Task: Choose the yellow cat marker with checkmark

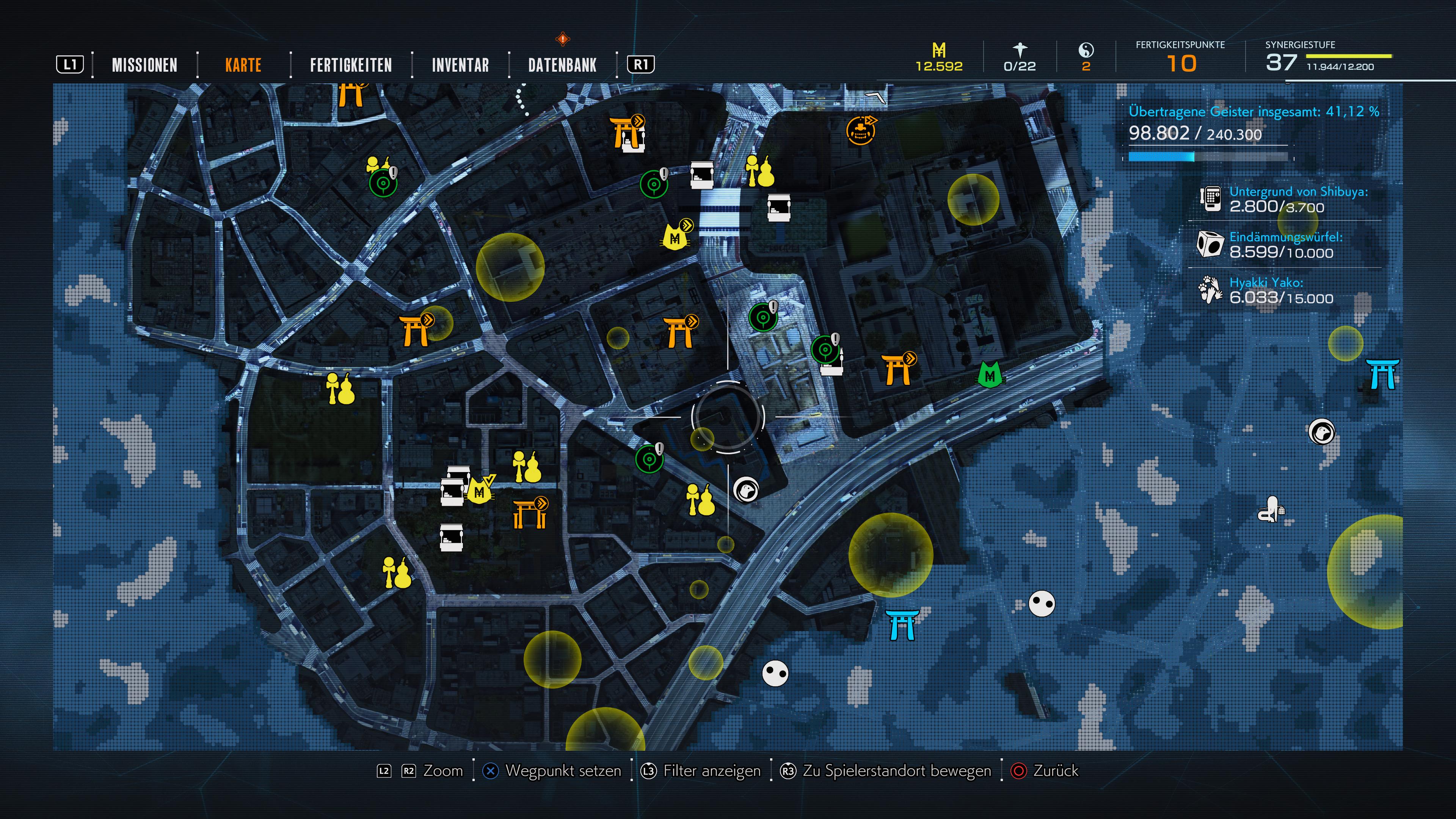Action: (479, 491)
